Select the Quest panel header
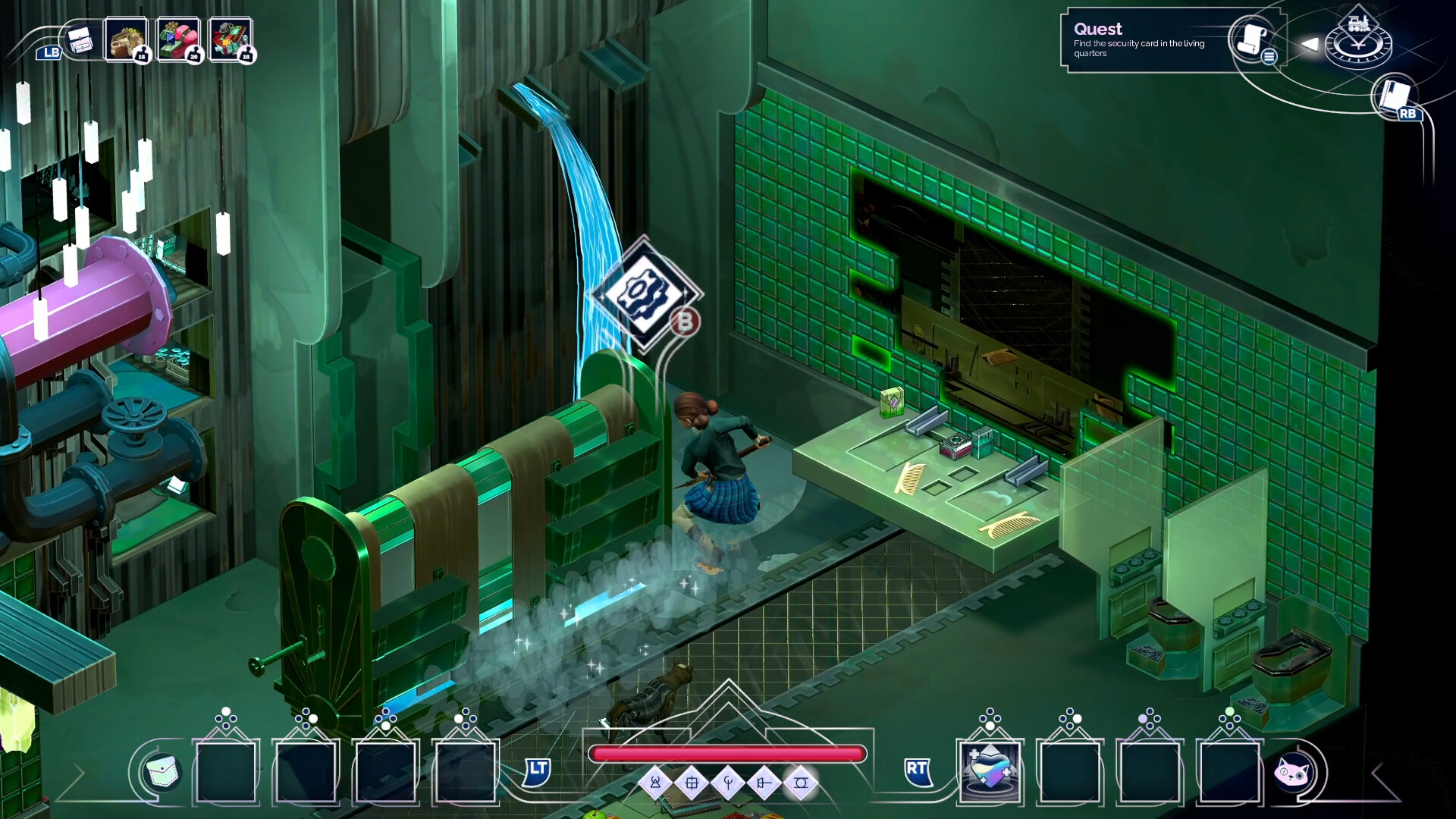Screen dimensions: 1456x819 (1099, 29)
